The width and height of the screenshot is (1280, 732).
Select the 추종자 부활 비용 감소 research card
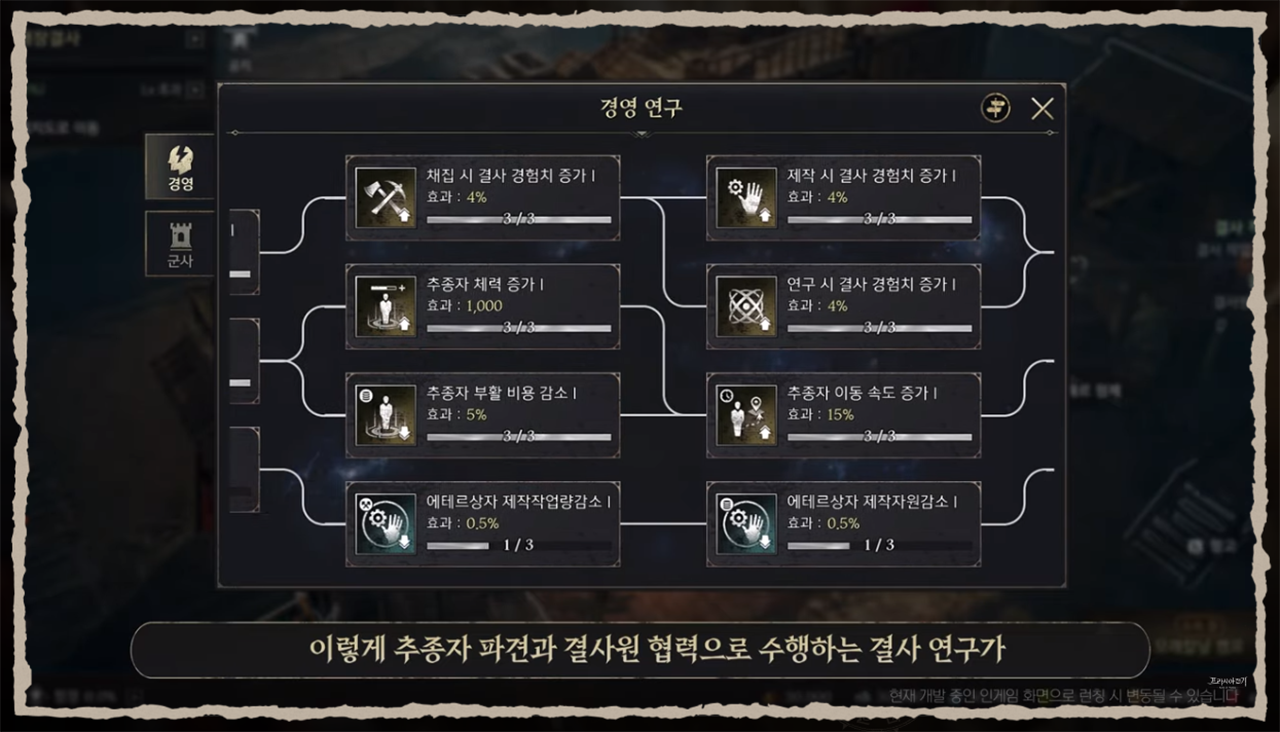483,414
